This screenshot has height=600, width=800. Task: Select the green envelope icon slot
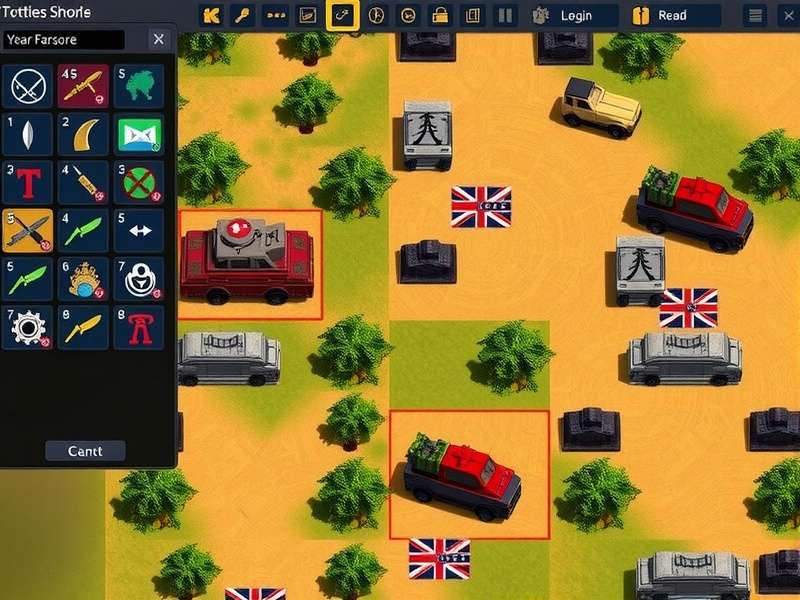138,135
